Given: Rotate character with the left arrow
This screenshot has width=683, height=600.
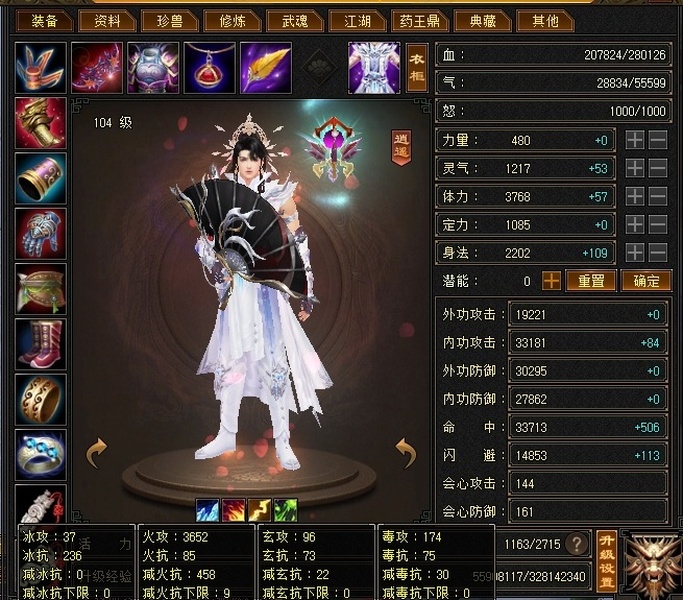Looking at the screenshot, I should [97, 453].
